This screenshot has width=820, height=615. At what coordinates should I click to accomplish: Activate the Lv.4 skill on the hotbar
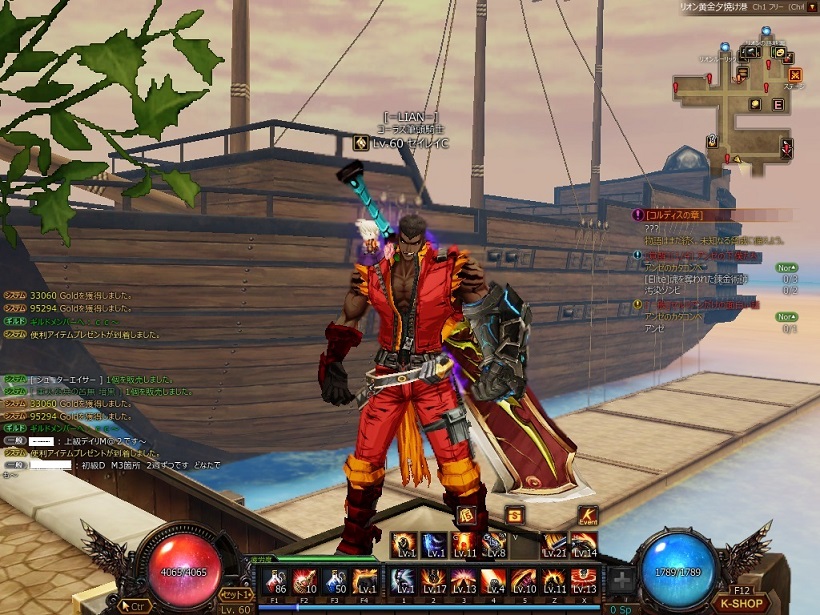(x=494, y=581)
